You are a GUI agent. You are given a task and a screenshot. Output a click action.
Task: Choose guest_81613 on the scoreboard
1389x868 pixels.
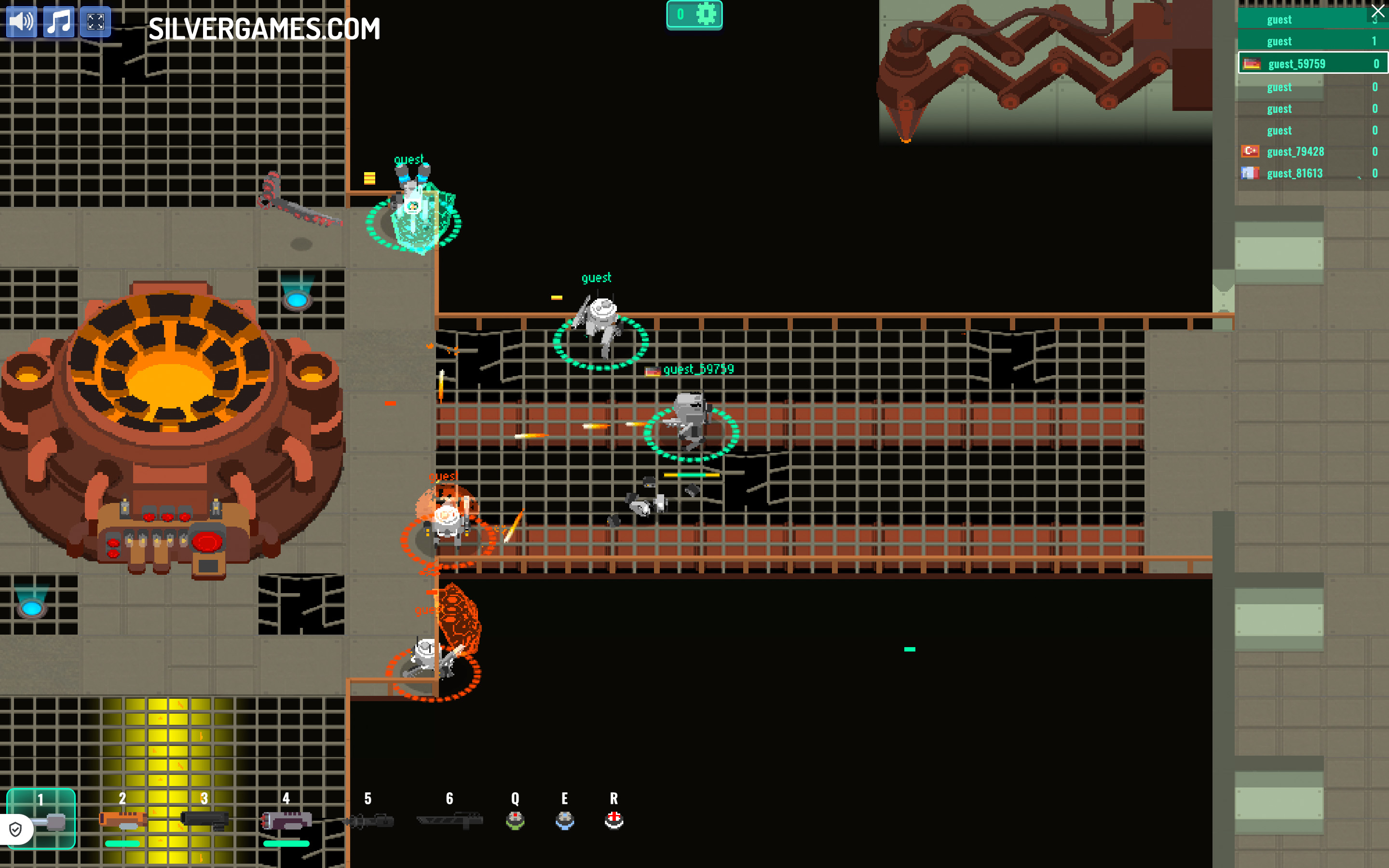1312,174
